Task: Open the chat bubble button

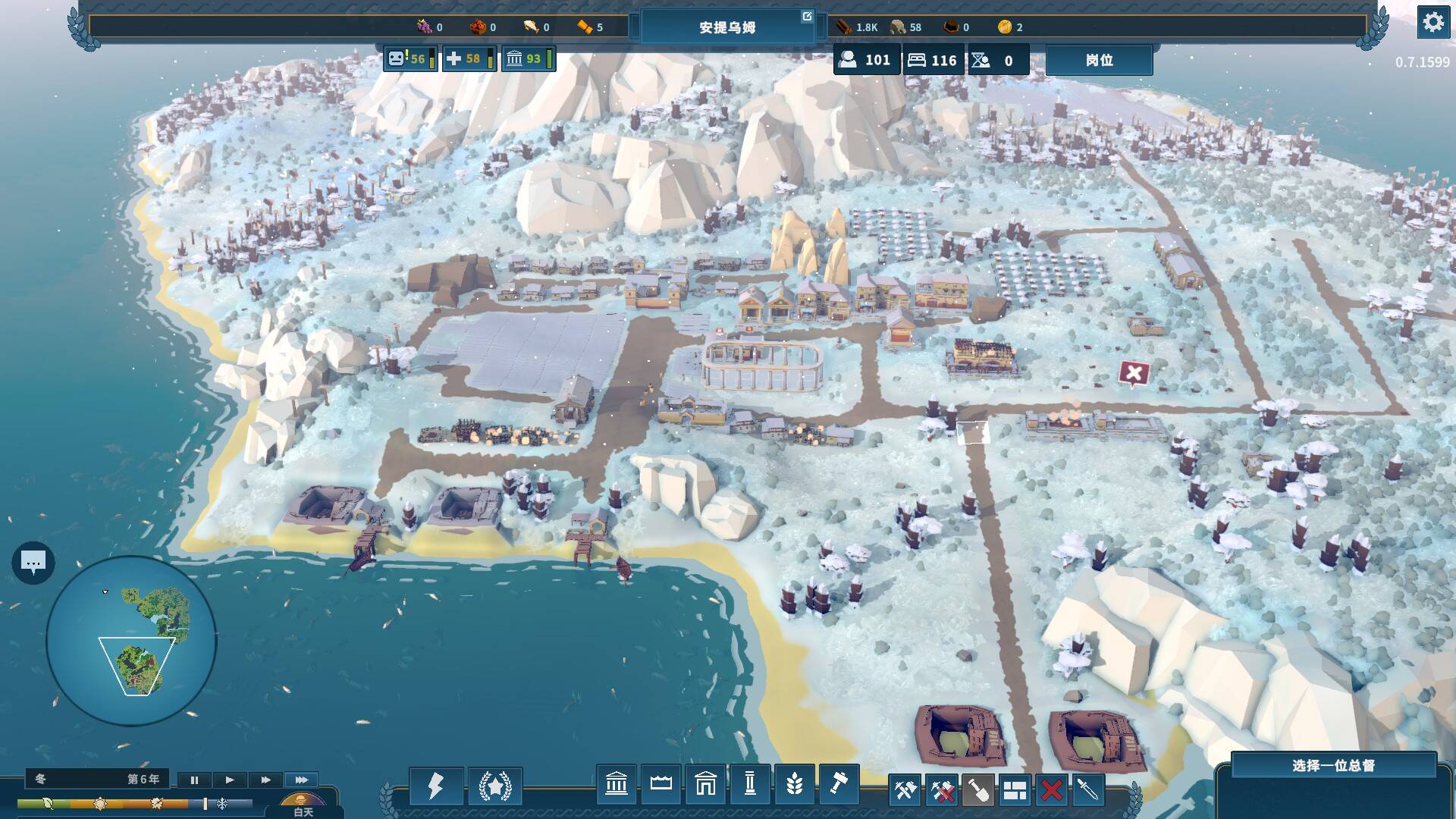Action: [x=33, y=563]
